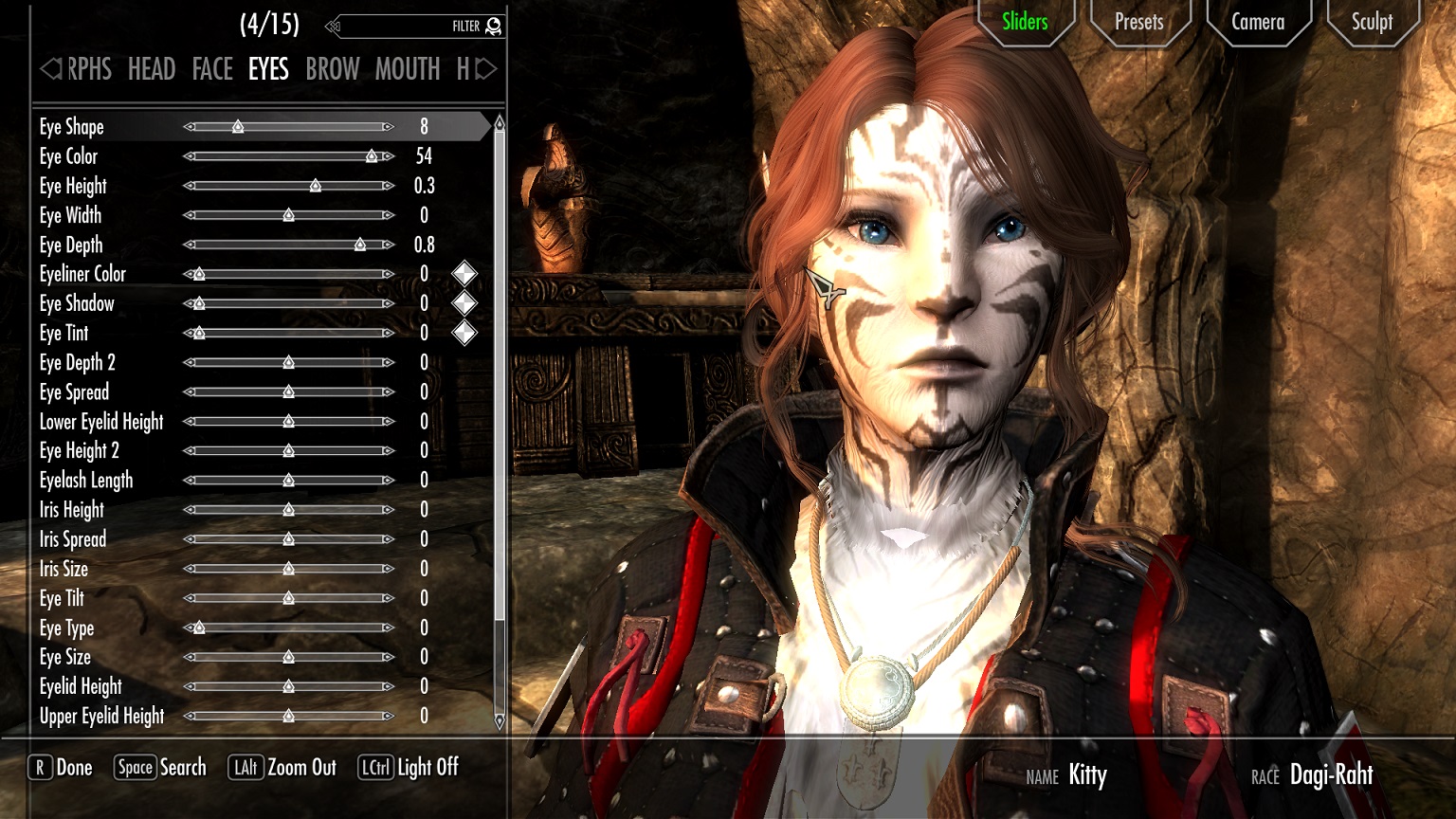Viewport: 1456px width, 819px height.
Task: Click the Eye Color slider track
Action: coord(289,156)
